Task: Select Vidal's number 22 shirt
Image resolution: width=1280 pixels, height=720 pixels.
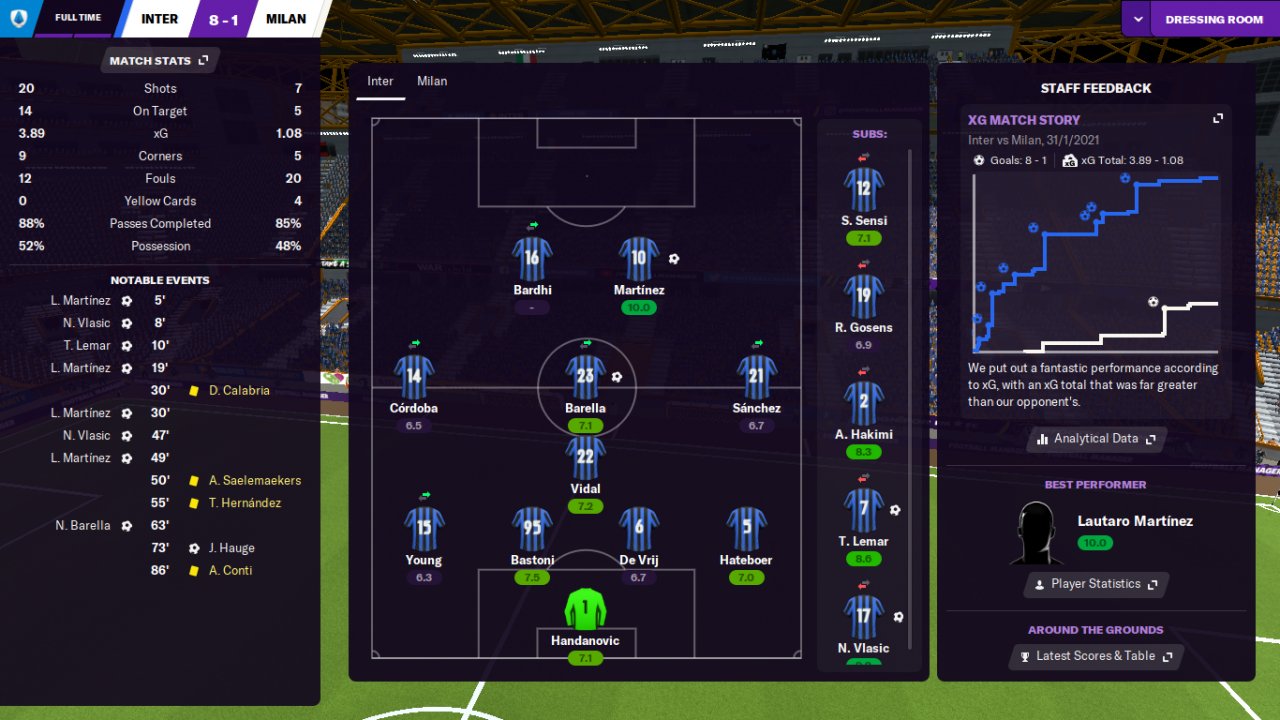Action: 585,457
